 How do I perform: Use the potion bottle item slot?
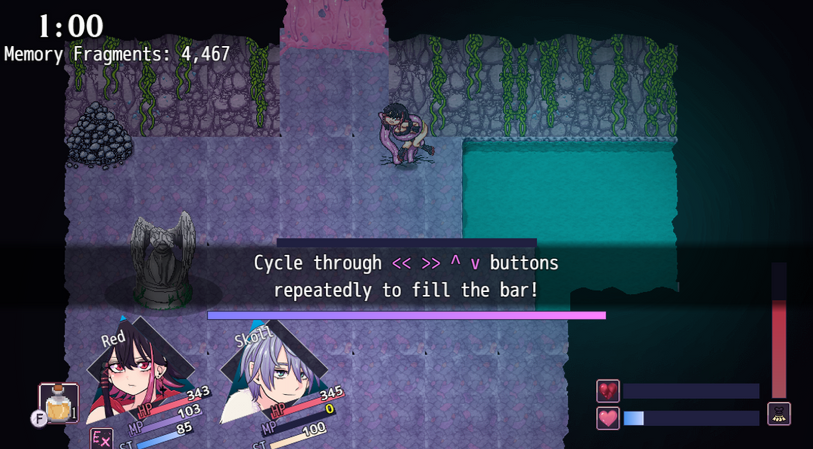pos(58,402)
